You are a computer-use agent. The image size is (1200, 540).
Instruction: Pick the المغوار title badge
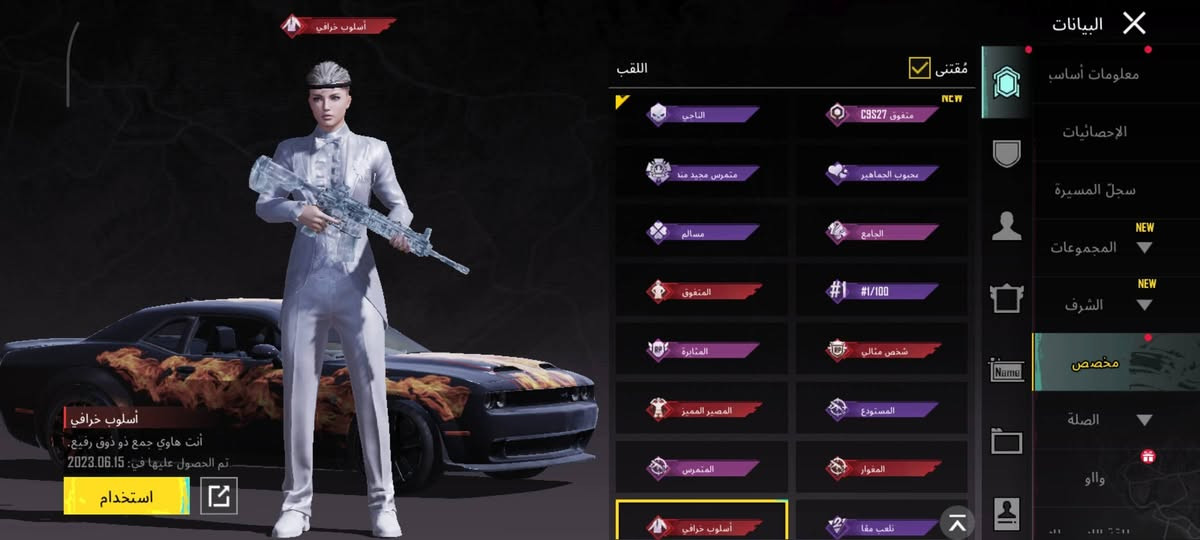coord(882,467)
